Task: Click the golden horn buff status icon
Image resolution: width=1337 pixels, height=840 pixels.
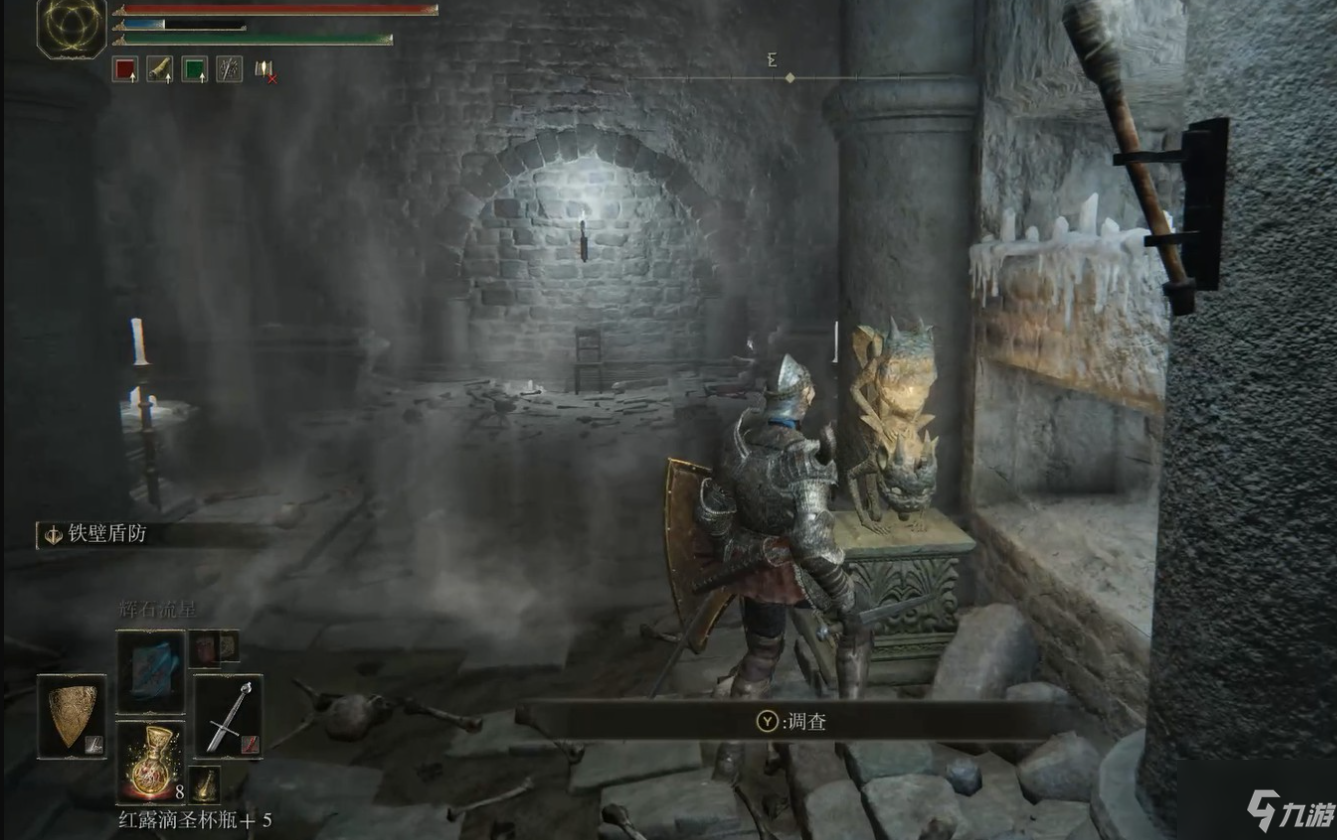Action: coord(160,68)
